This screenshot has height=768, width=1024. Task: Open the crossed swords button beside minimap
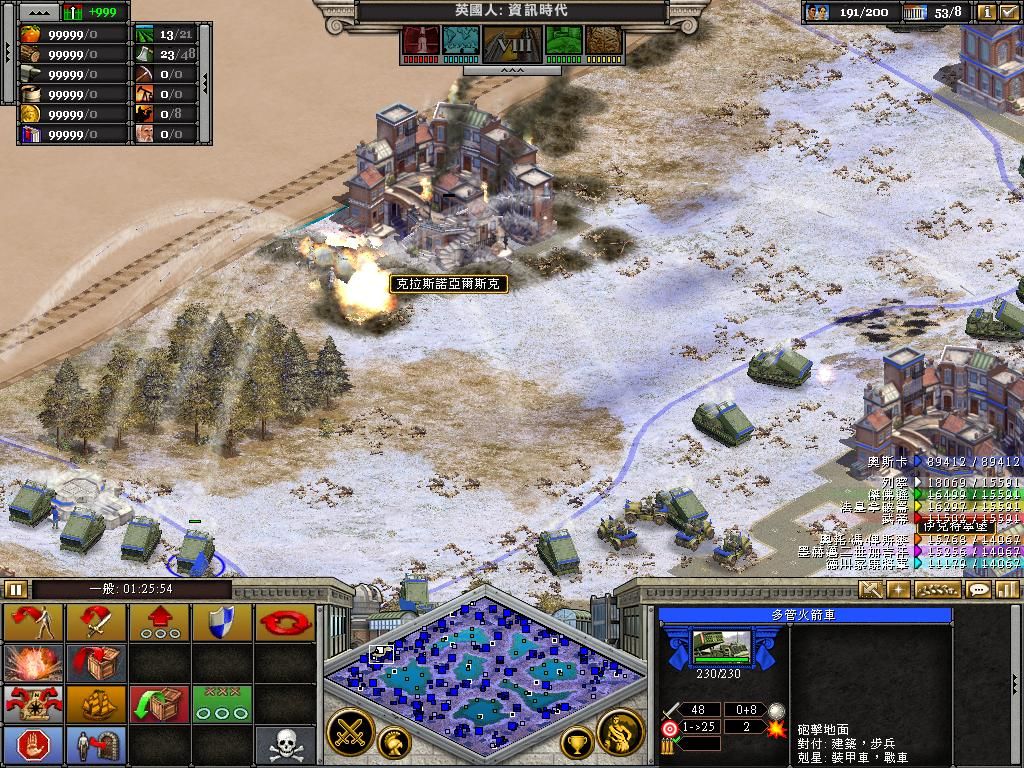[x=350, y=731]
